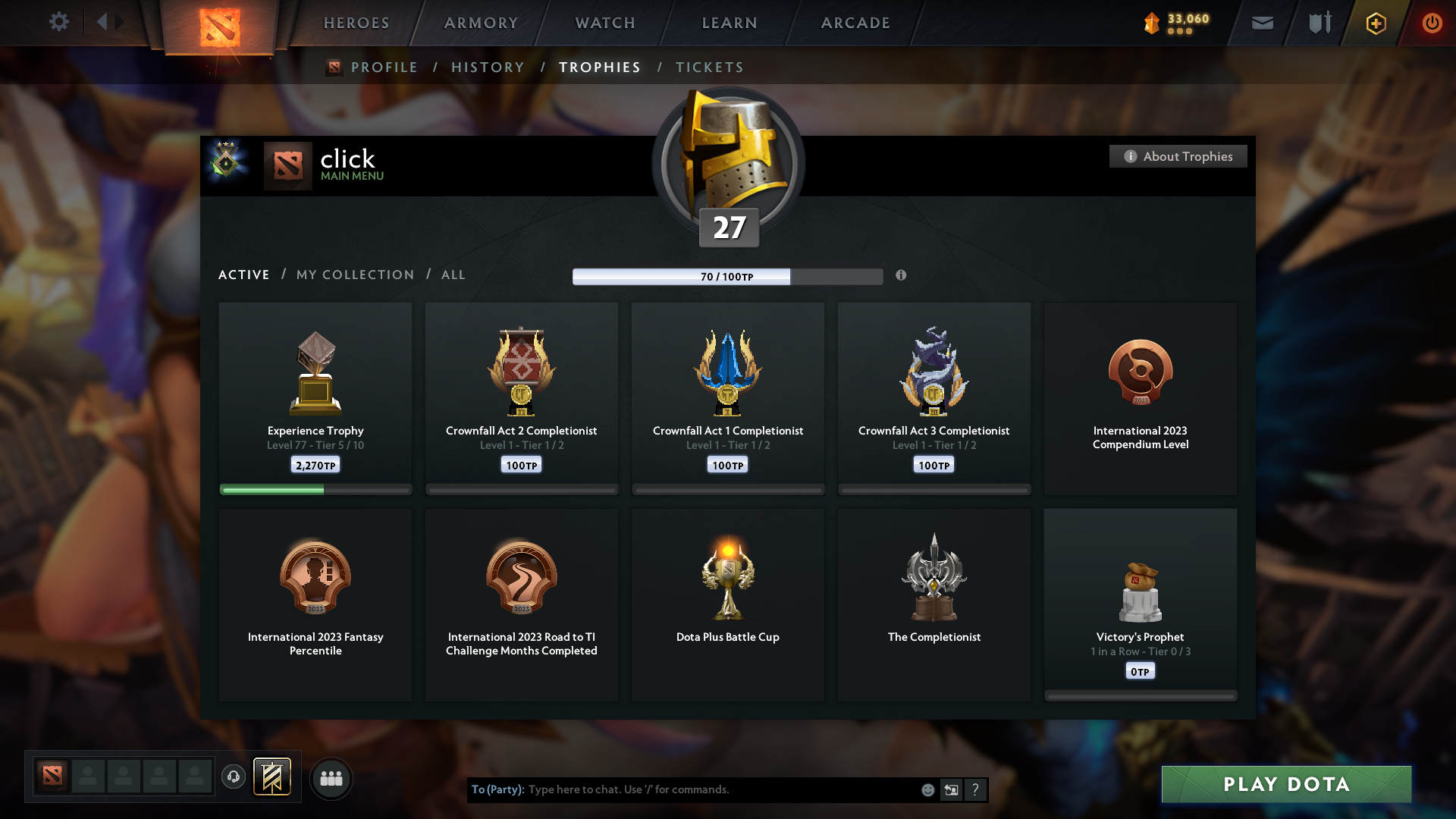Open Dota Plus via the gold plus icon
Screen dimensions: 1456x819
[1375, 23]
